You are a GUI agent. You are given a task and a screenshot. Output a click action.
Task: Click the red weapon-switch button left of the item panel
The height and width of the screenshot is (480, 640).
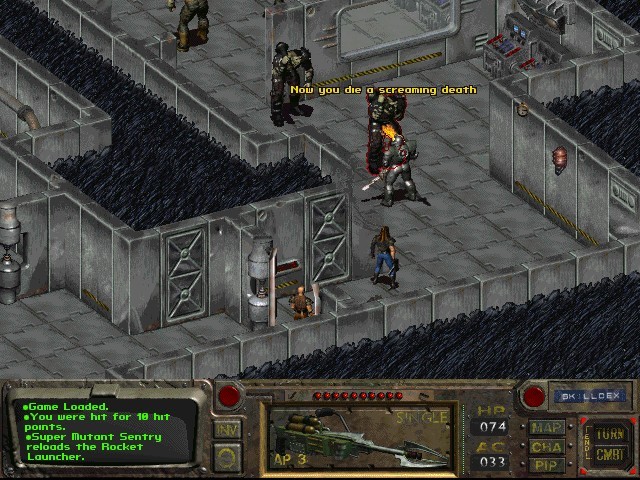pos(229,396)
